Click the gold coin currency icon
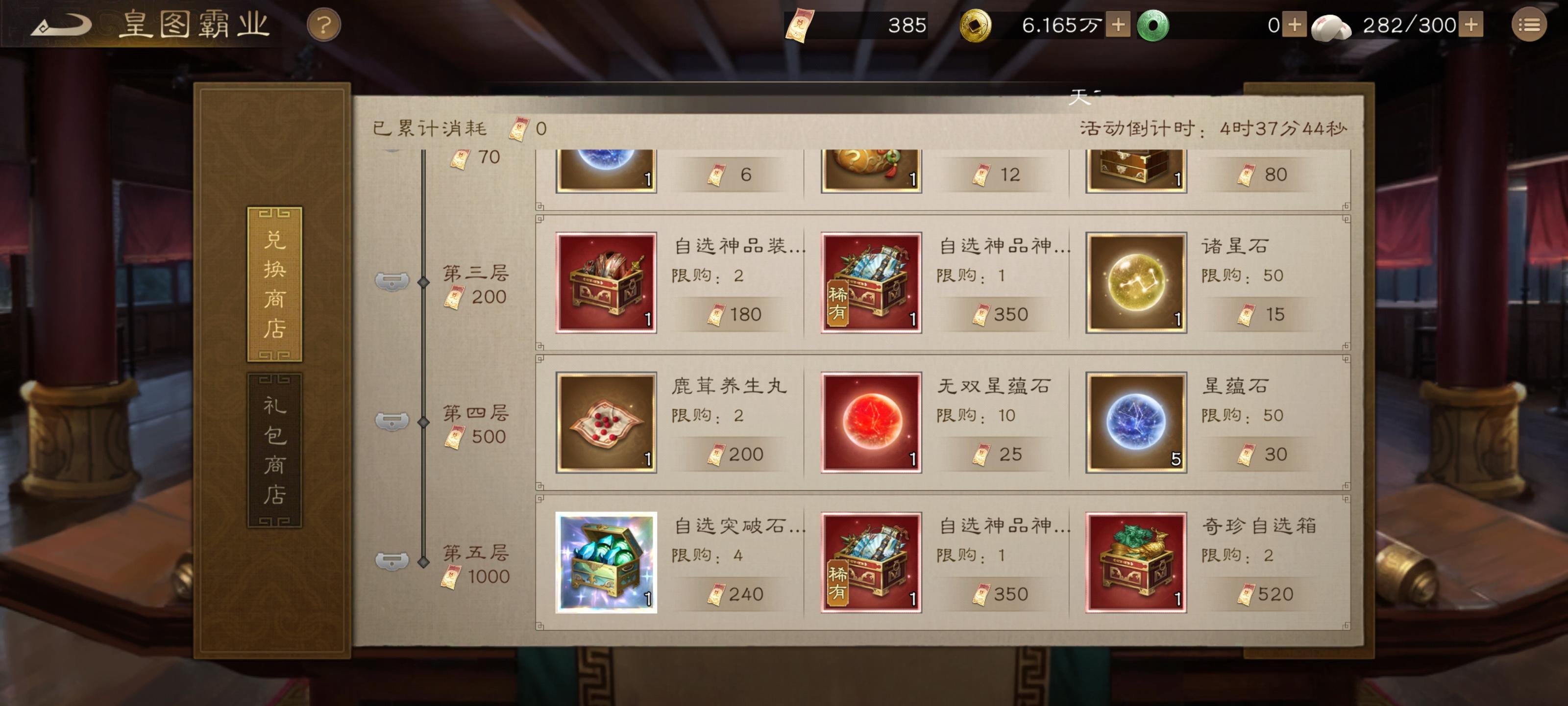1568x706 pixels. coord(980,25)
